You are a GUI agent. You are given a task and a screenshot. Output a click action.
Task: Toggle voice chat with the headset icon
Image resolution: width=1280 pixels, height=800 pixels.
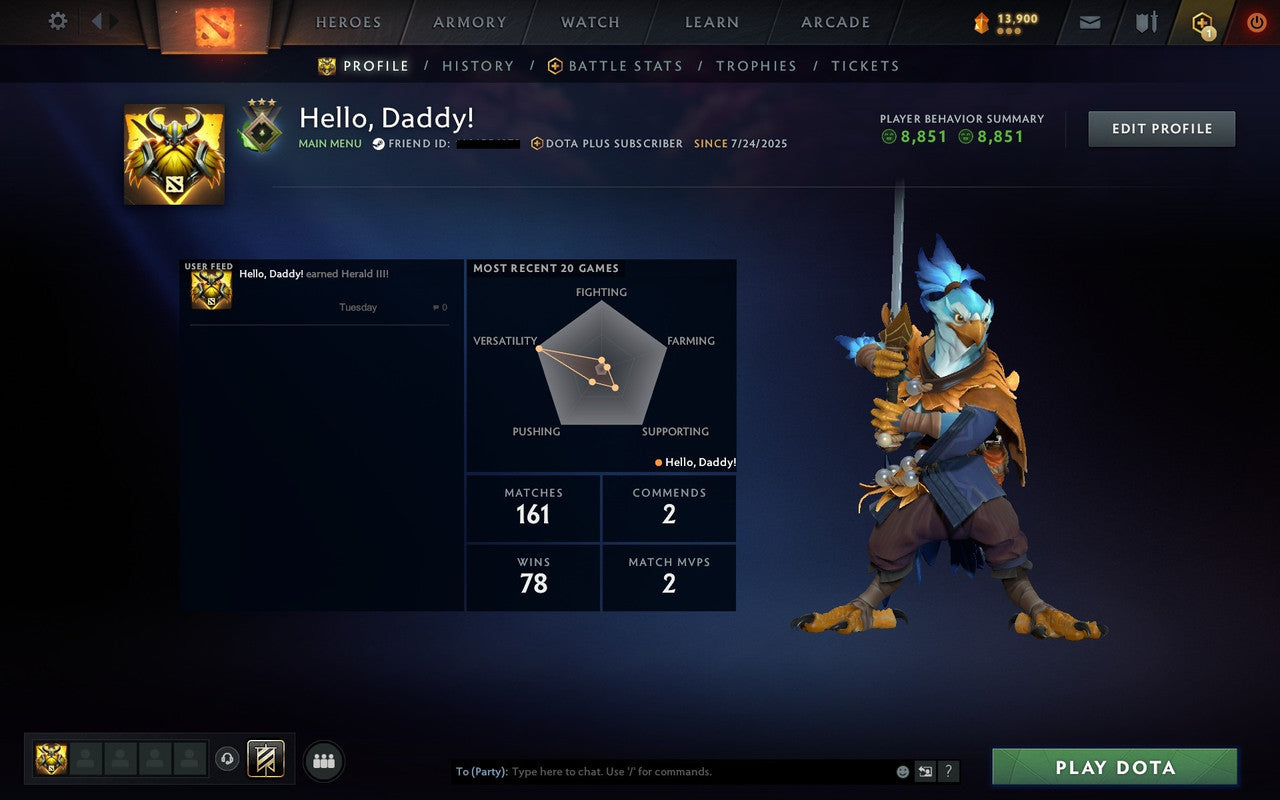click(x=228, y=760)
